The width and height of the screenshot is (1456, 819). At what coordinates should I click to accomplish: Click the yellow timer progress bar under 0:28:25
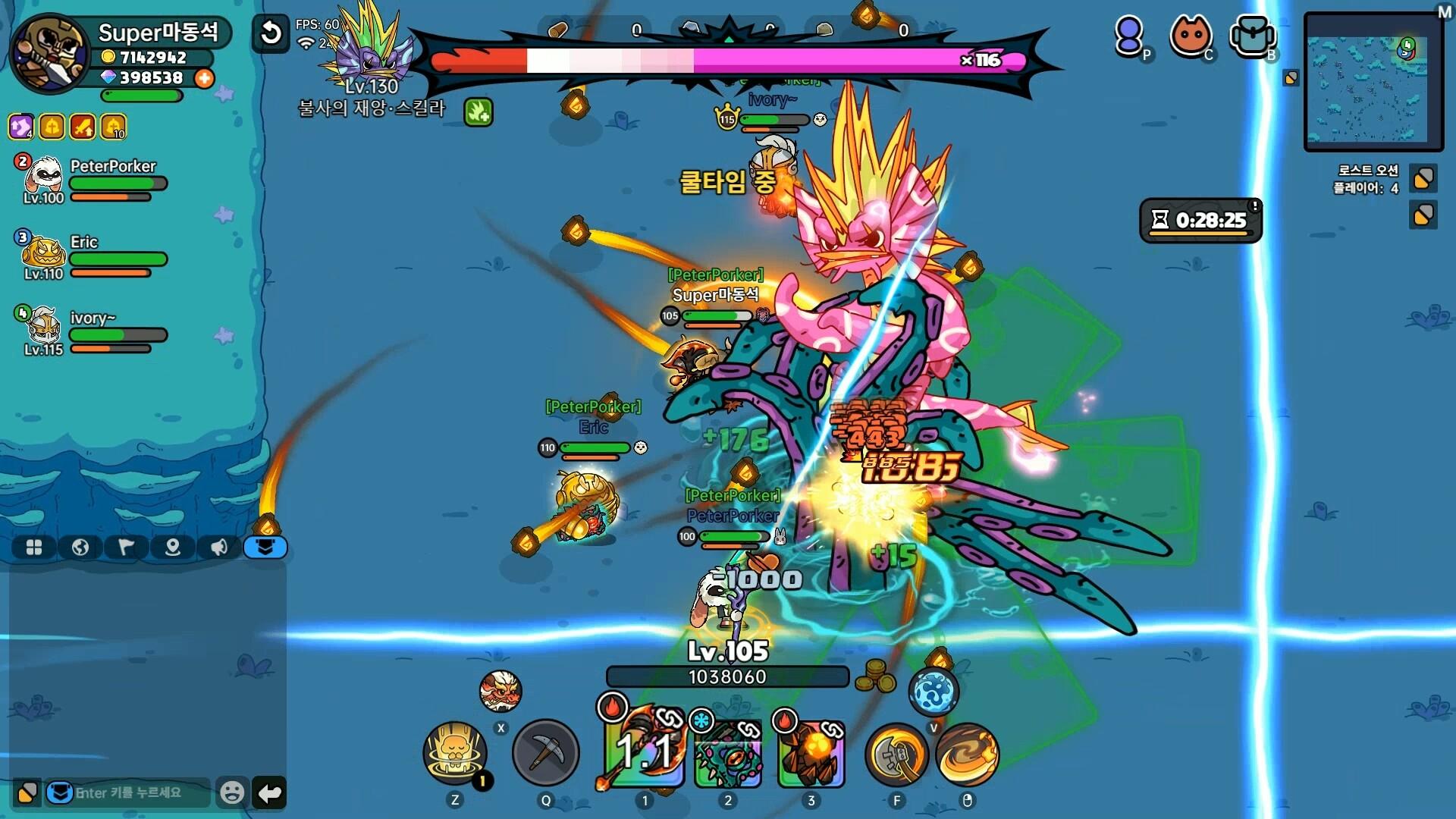point(1200,231)
